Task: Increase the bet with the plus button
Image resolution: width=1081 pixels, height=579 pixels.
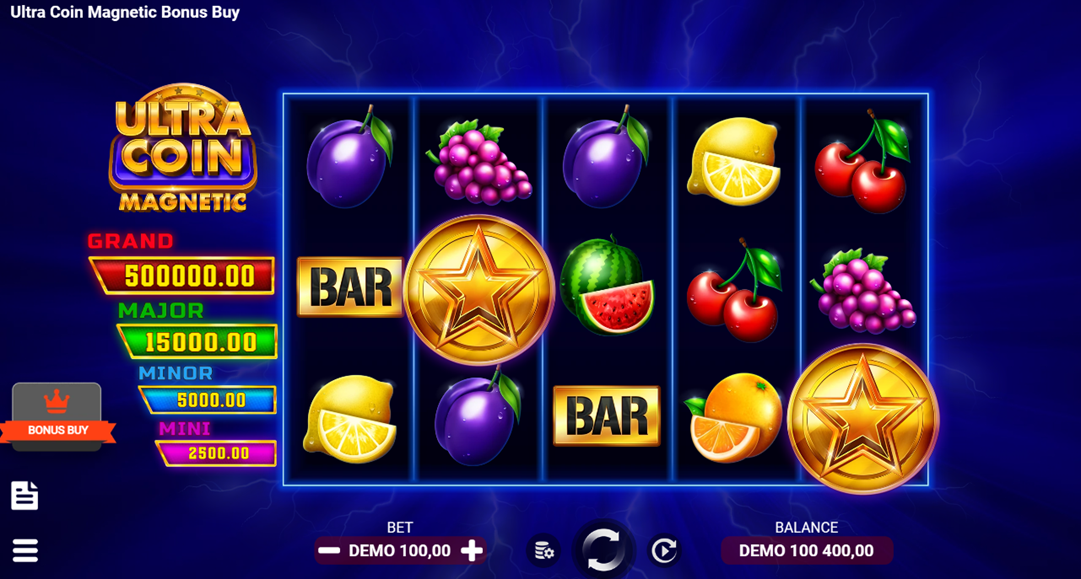Action: tap(472, 550)
